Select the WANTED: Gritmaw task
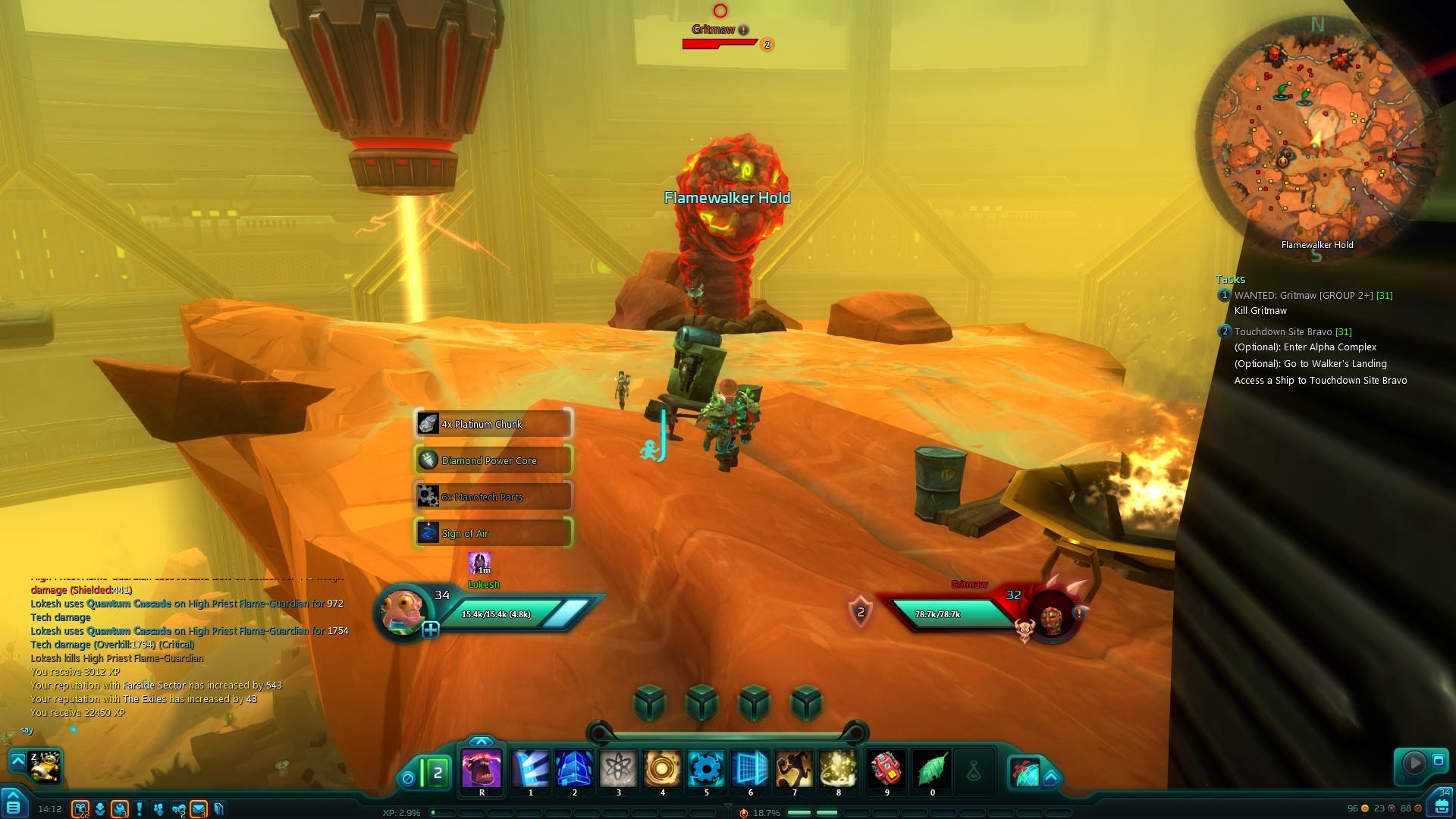The height and width of the screenshot is (819, 1456). coord(1313,296)
